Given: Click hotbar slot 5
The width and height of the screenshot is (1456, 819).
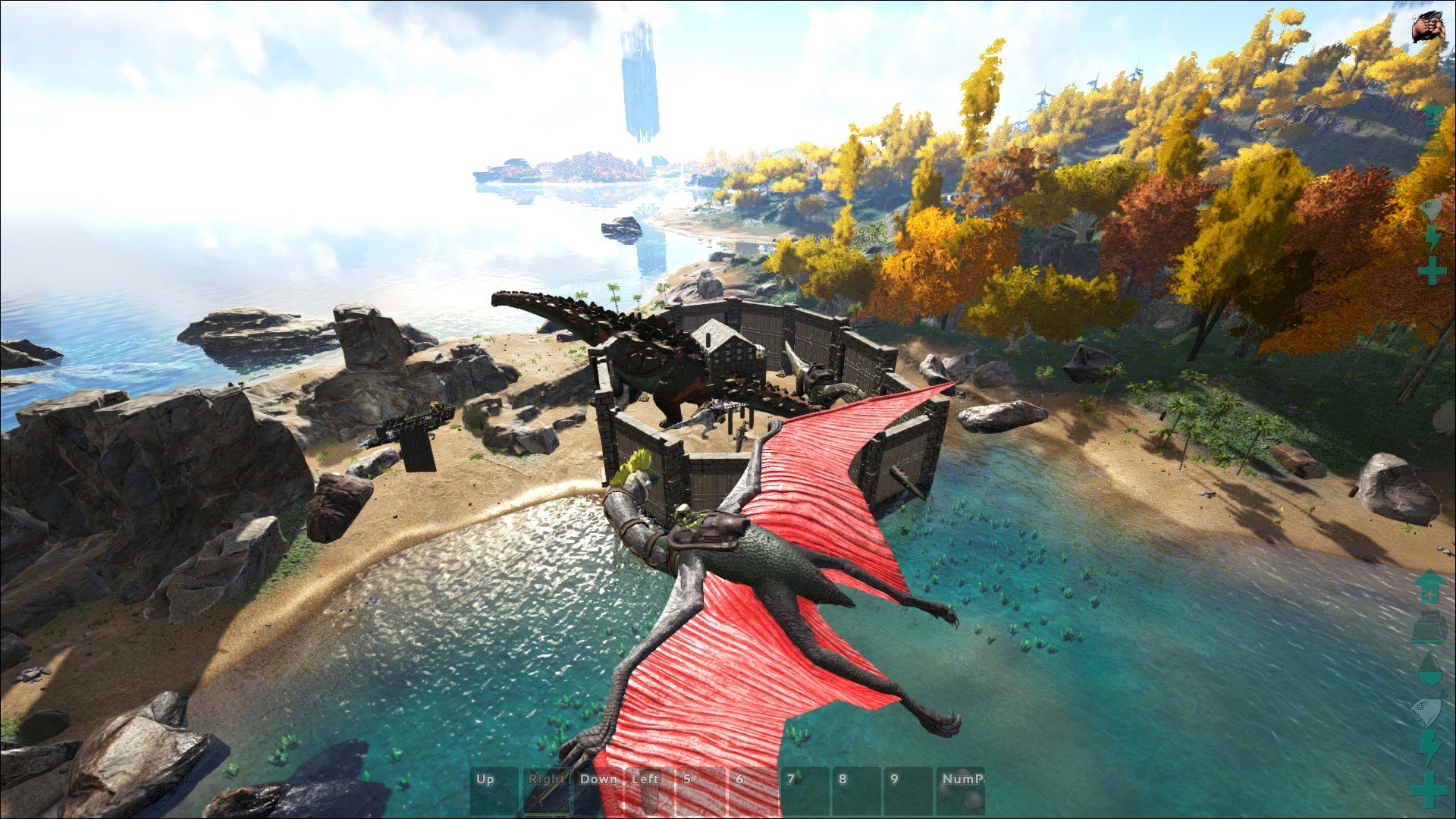Looking at the screenshot, I should click(699, 789).
